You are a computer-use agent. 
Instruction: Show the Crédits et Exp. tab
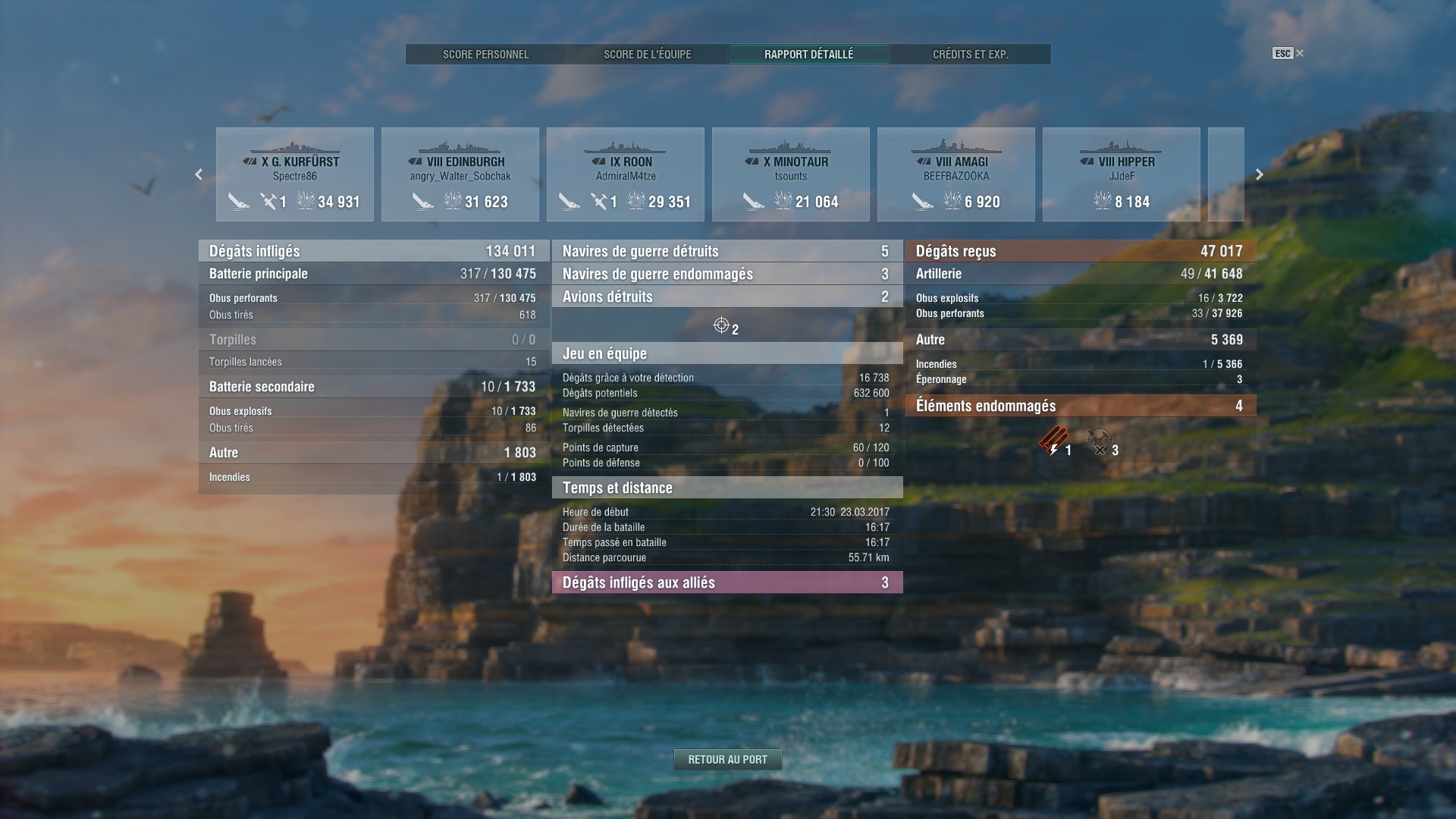click(x=970, y=55)
